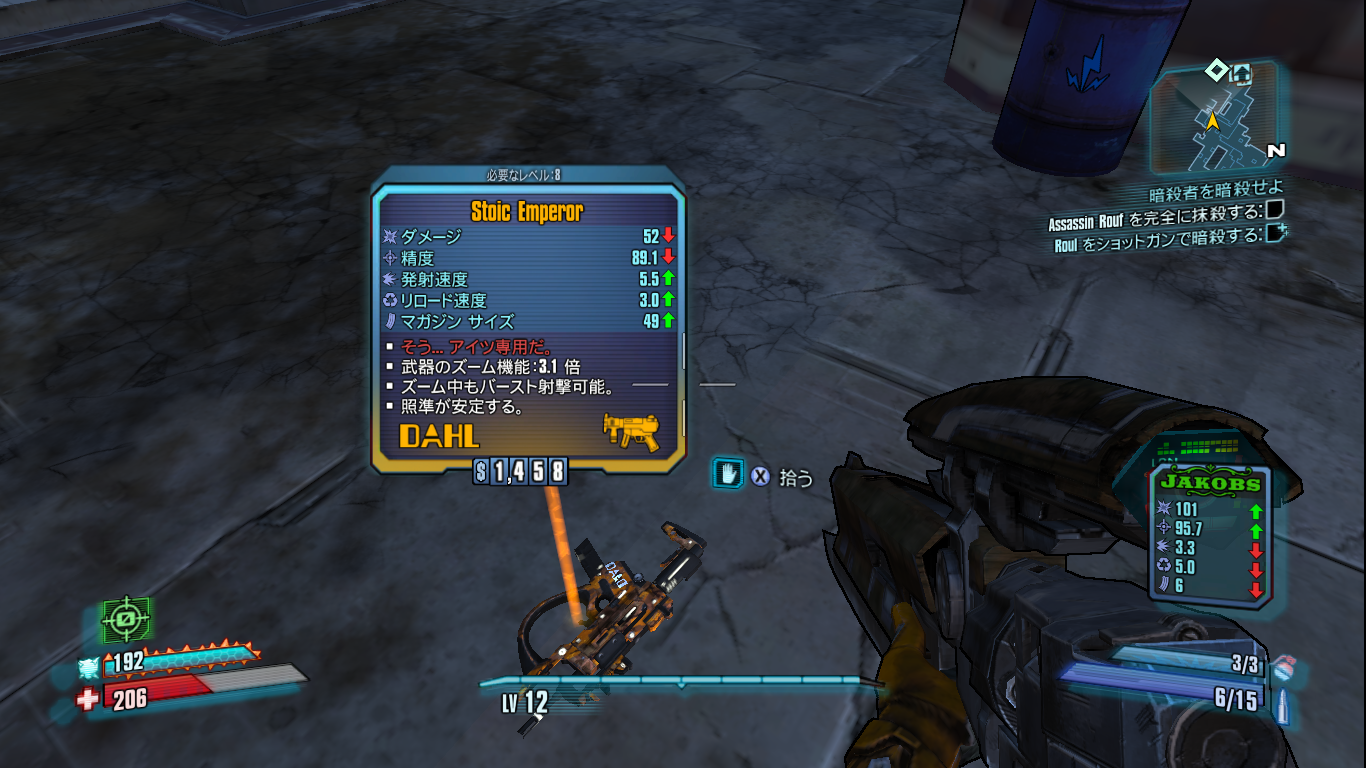Select the green action skill crosshair icon
The width and height of the screenshot is (1366, 768).
pos(126,620)
